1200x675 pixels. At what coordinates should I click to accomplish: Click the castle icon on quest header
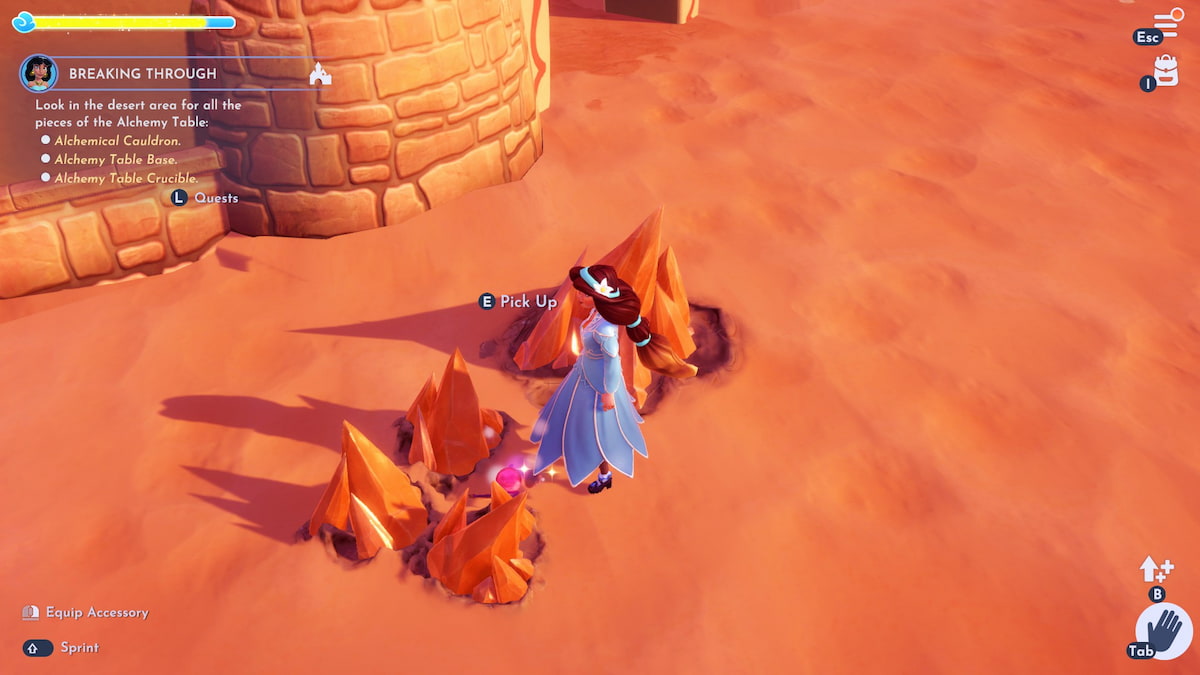320,74
